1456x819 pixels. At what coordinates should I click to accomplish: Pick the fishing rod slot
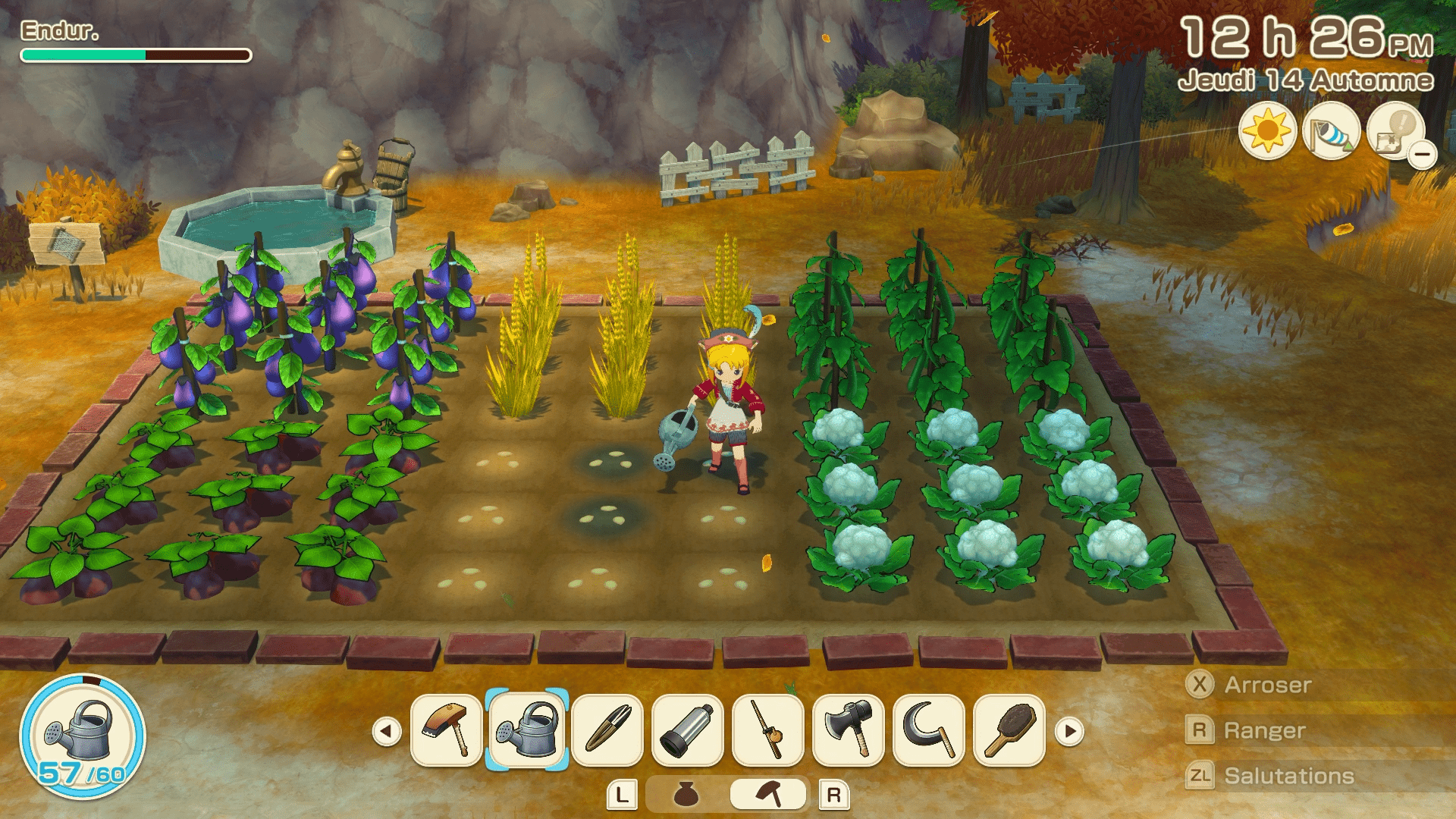[x=768, y=730]
